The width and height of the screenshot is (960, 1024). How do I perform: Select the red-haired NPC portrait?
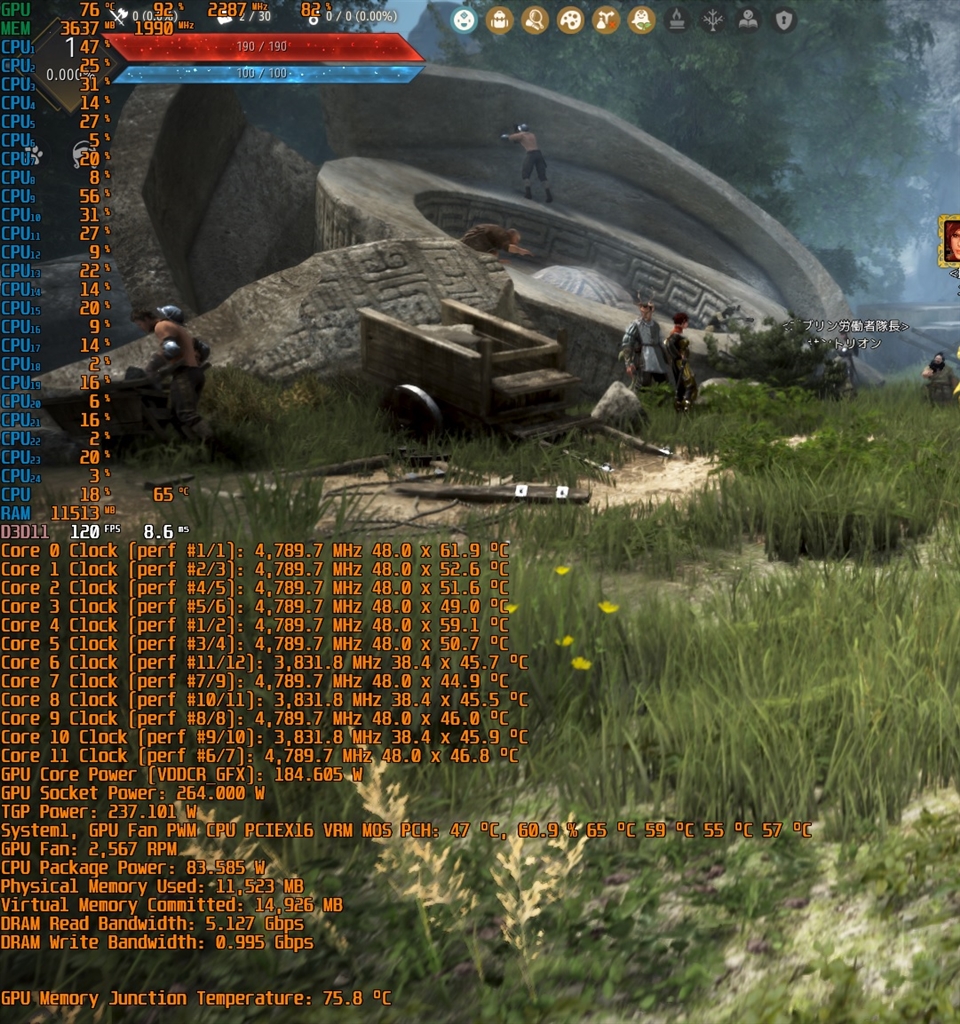point(951,241)
